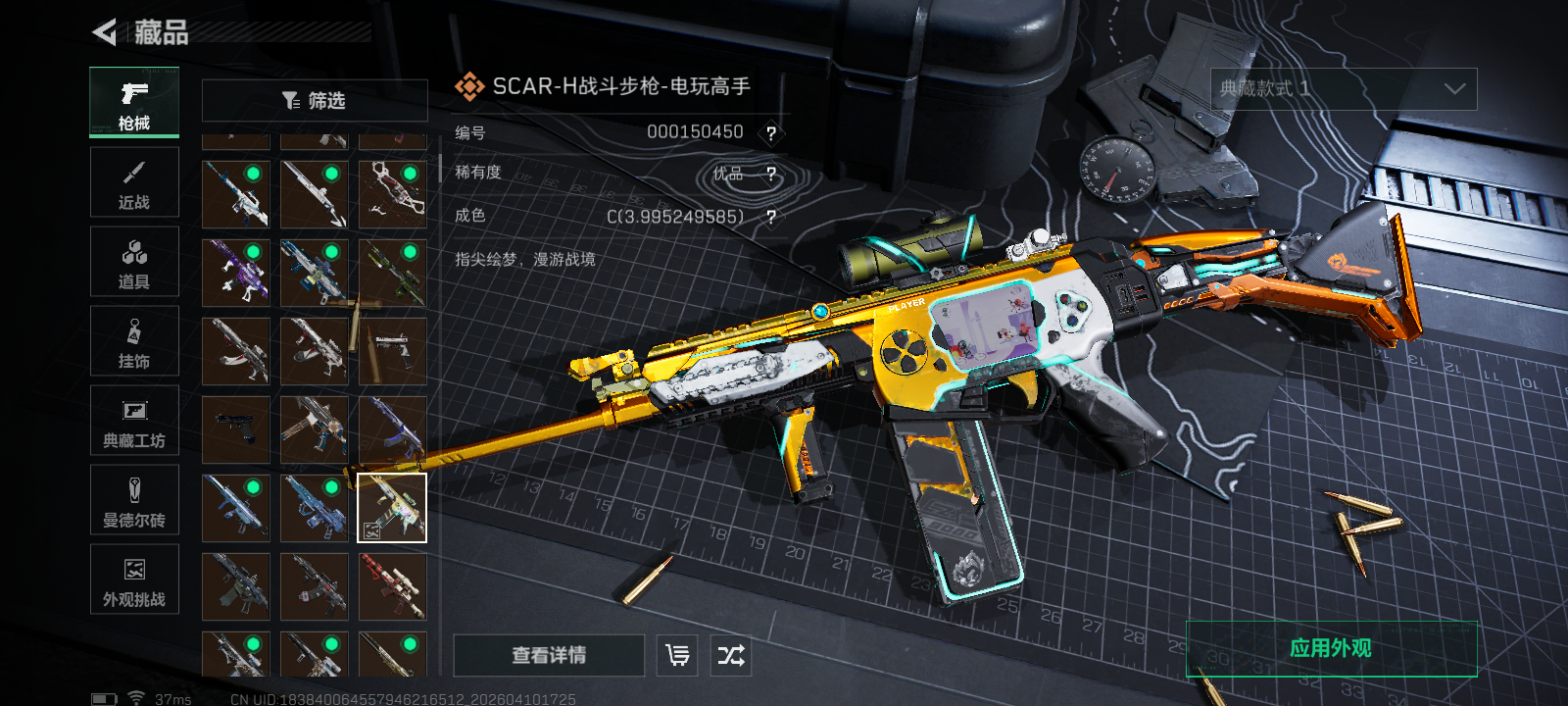The image size is (1568, 706).
Task: Switch to the 枪械 category tab
Action: click(x=134, y=102)
